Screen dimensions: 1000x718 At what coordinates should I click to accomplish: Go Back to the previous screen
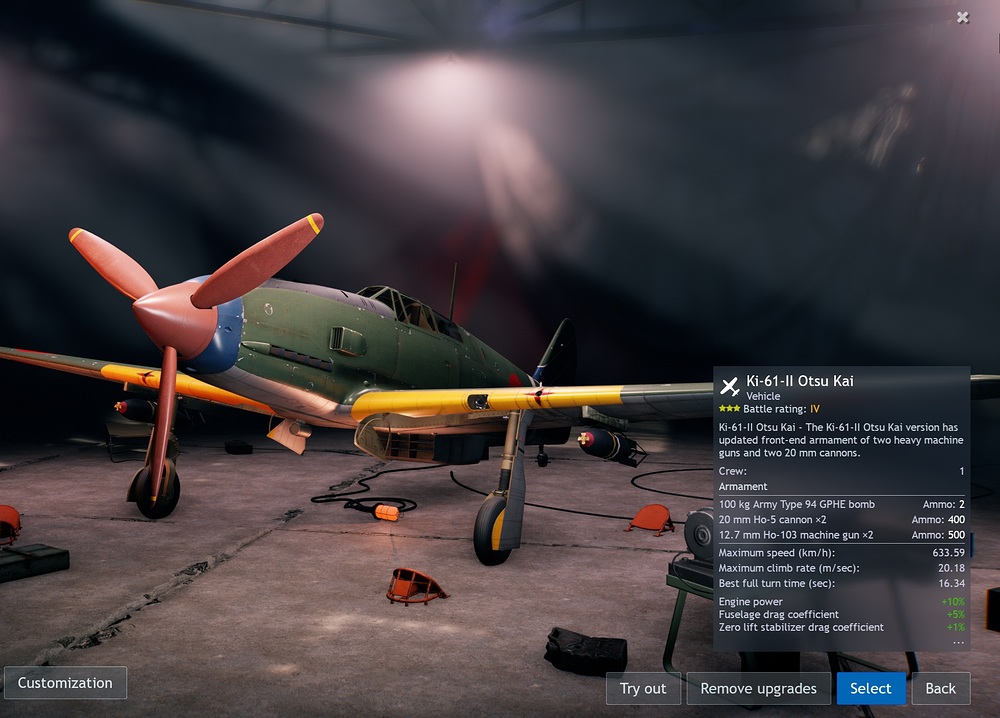click(940, 688)
